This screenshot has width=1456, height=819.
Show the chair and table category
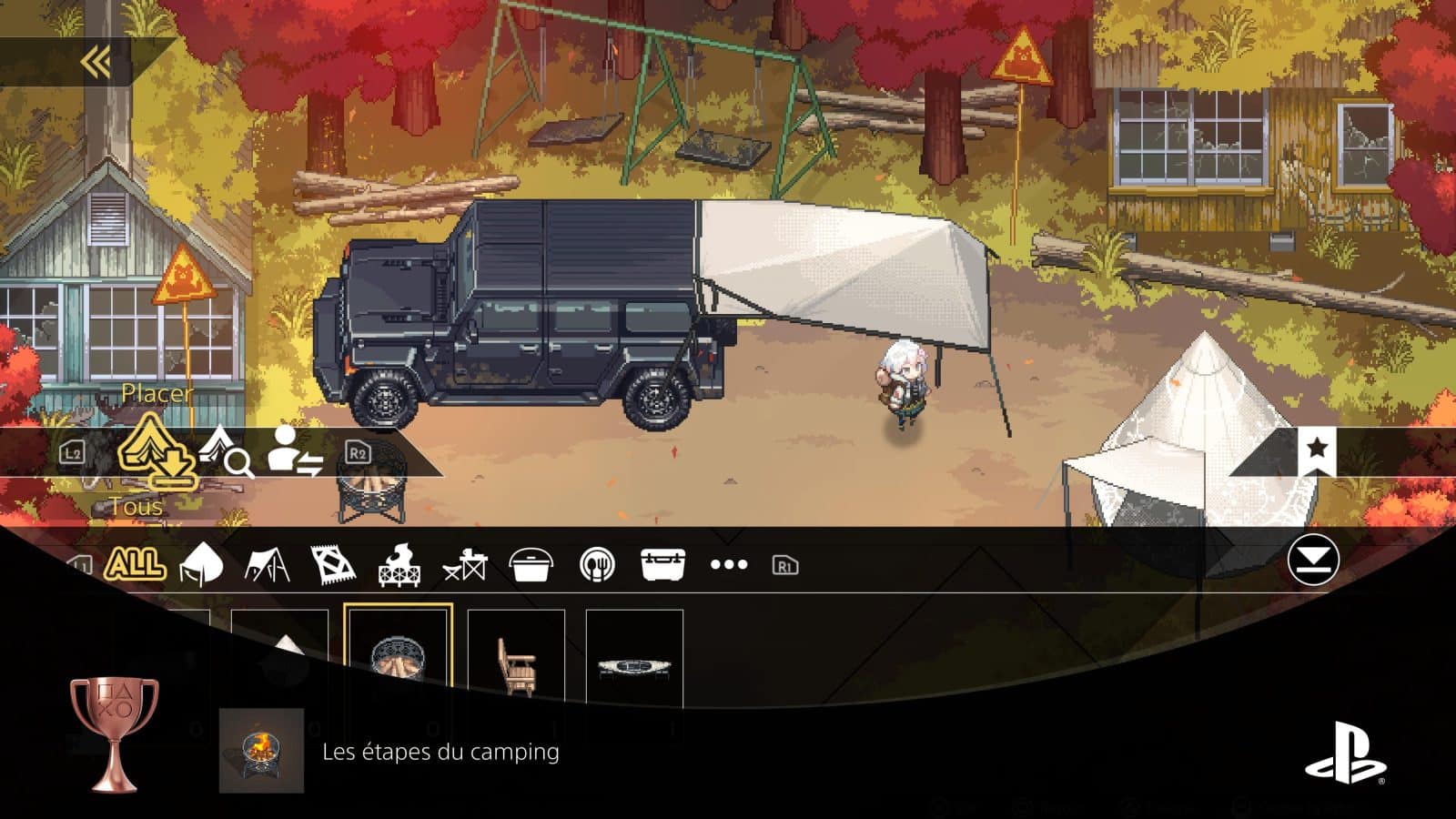(465, 565)
